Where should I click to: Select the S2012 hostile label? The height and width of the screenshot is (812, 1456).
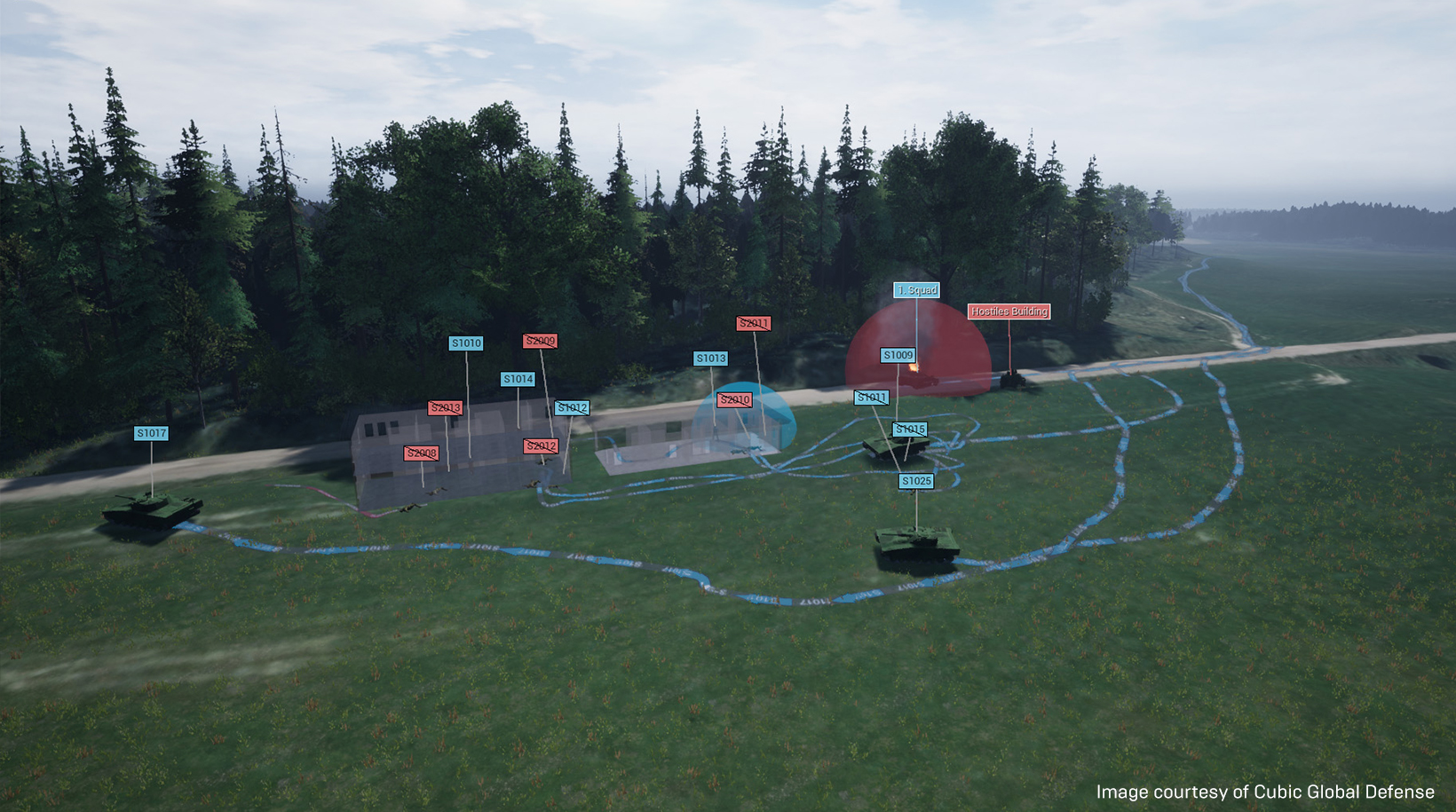coord(541,444)
